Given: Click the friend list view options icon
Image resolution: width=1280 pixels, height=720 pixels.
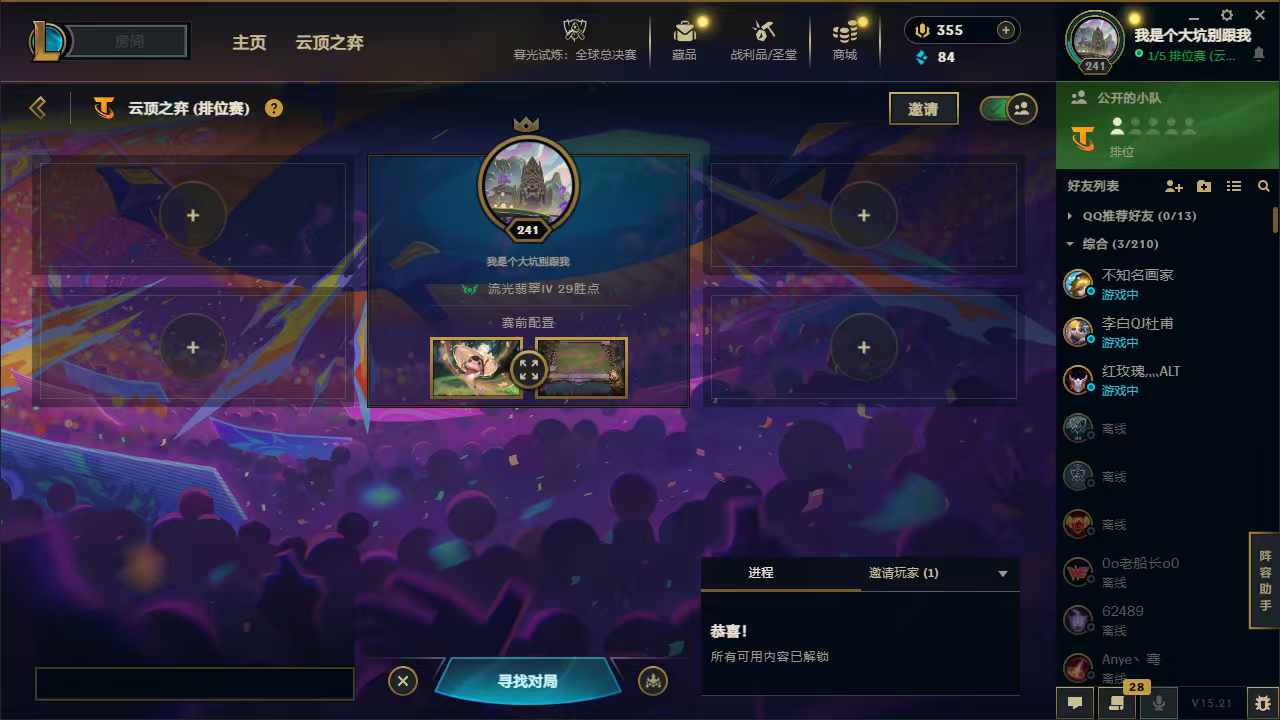Looking at the screenshot, I should (1234, 186).
